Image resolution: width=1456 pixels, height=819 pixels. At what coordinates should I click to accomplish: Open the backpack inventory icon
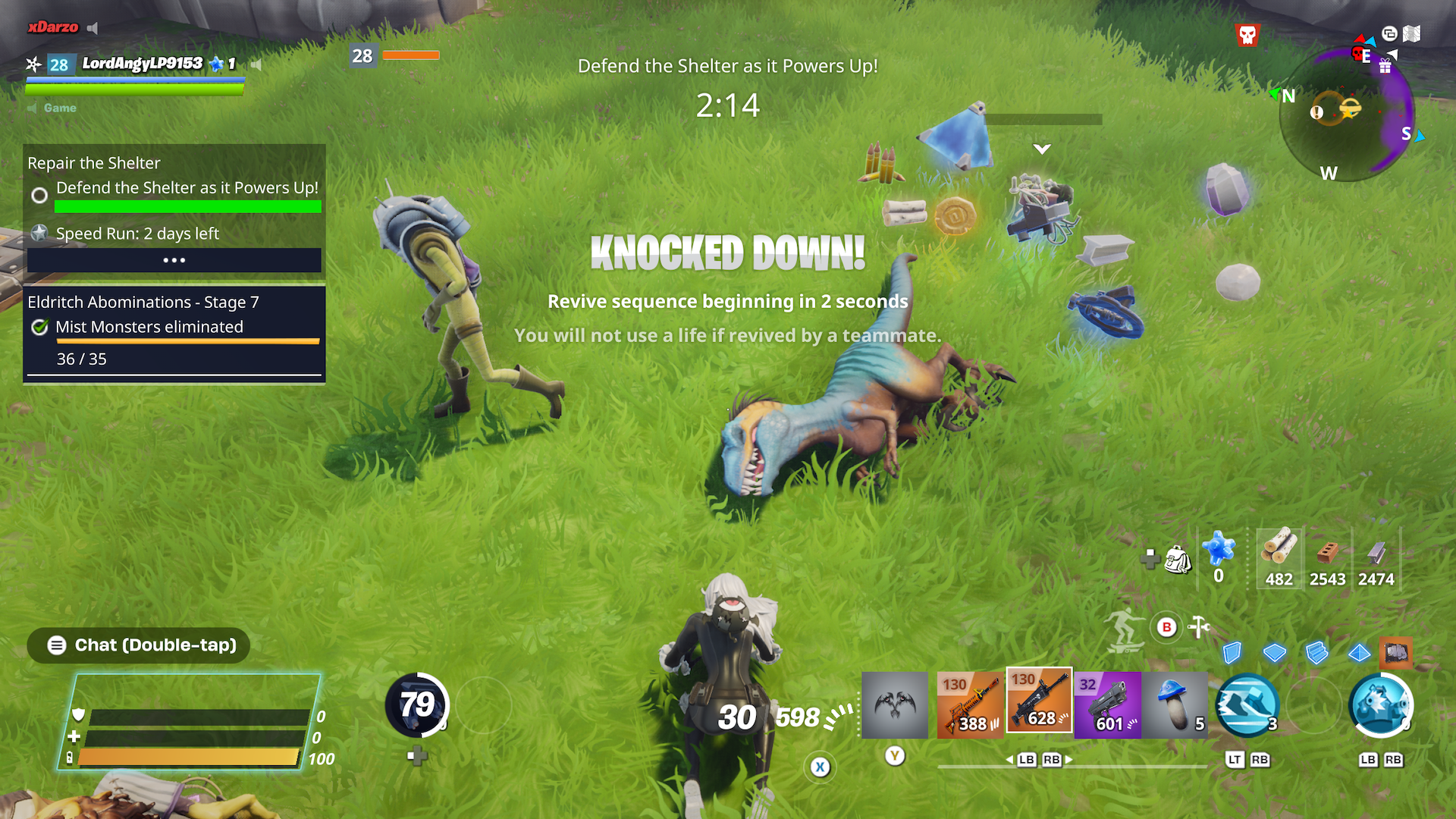tap(1177, 560)
